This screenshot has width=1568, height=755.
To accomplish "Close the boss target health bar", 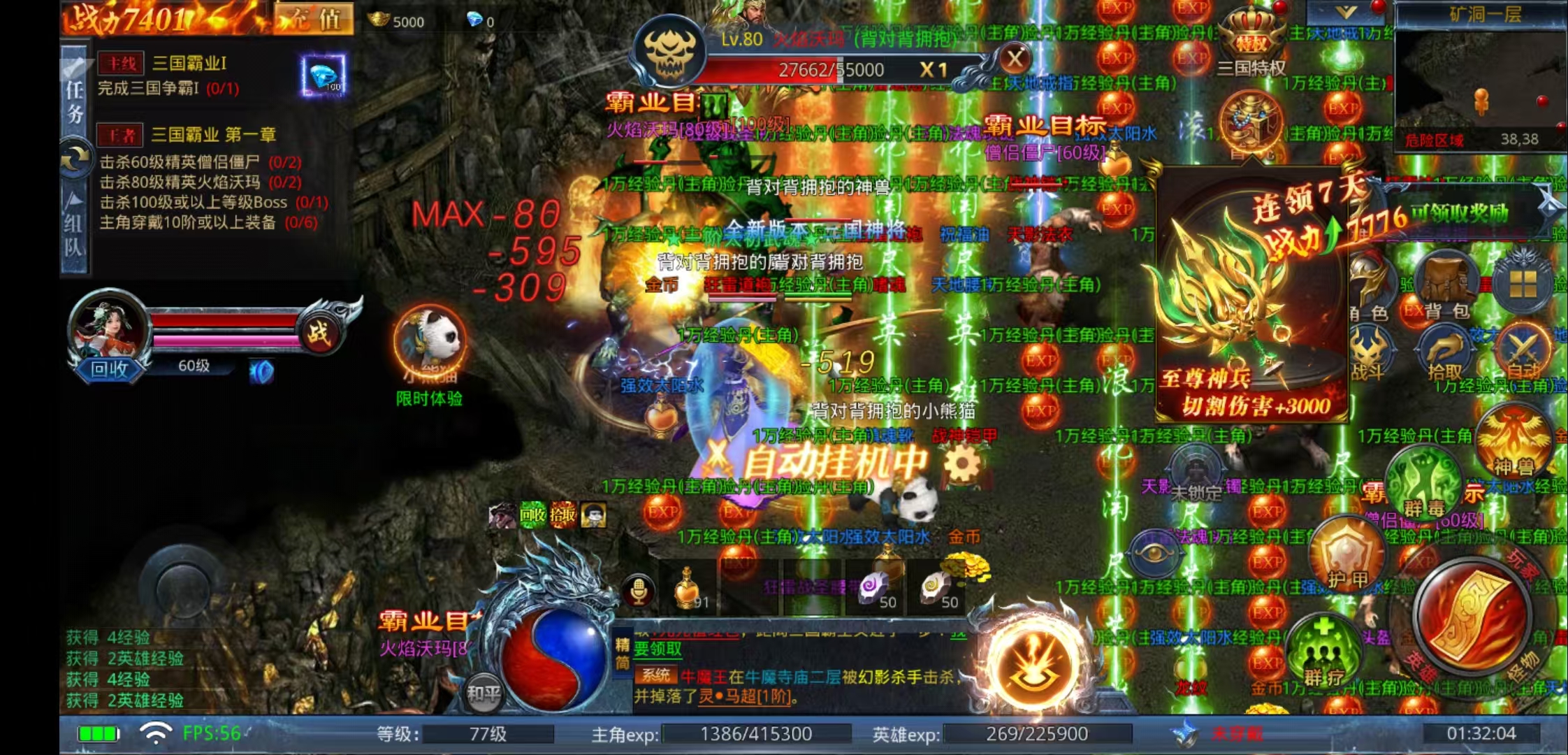I will point(1015,59).
